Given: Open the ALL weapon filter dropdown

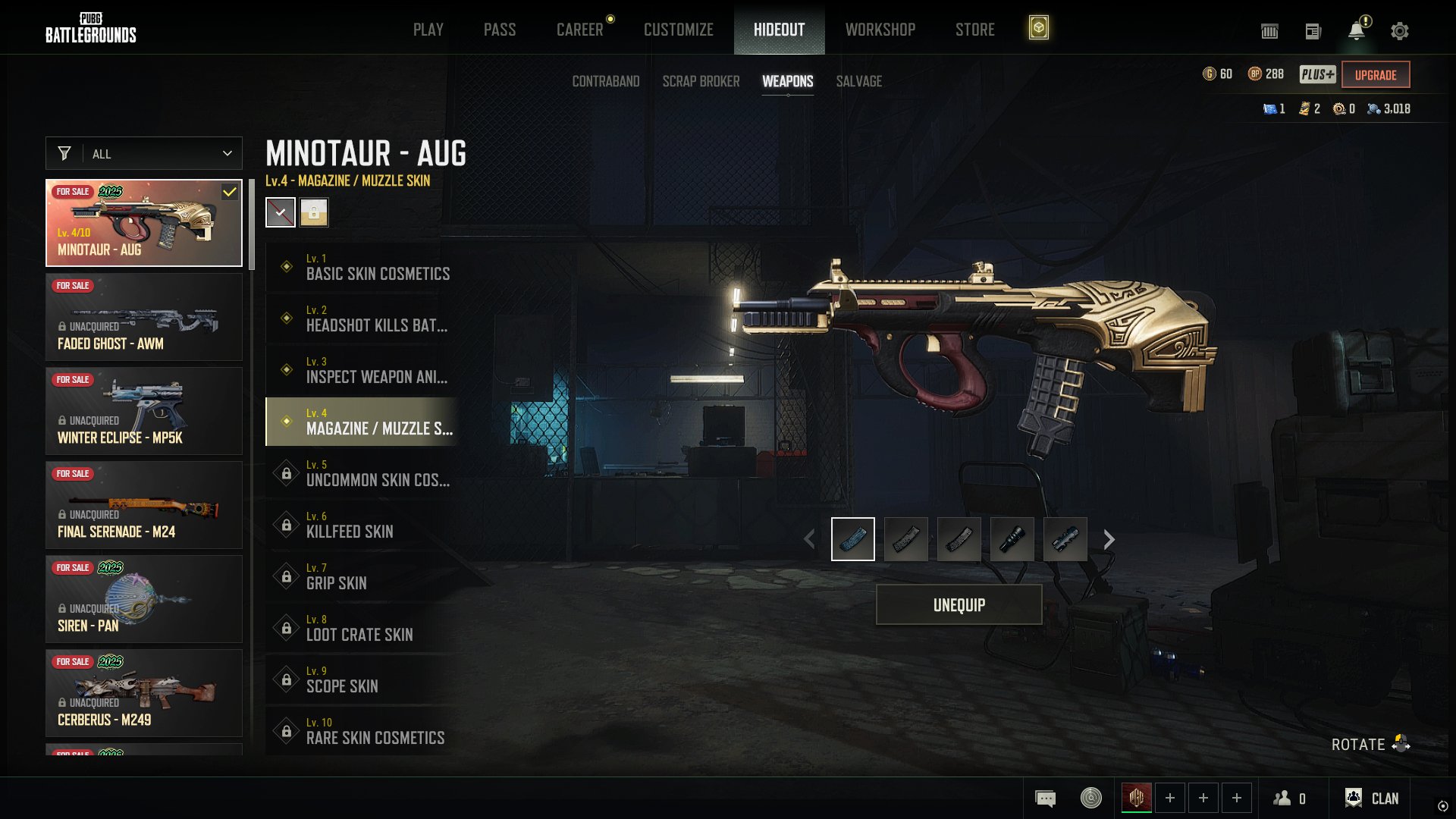Looking at the screenshot, I should pos(144,153).
